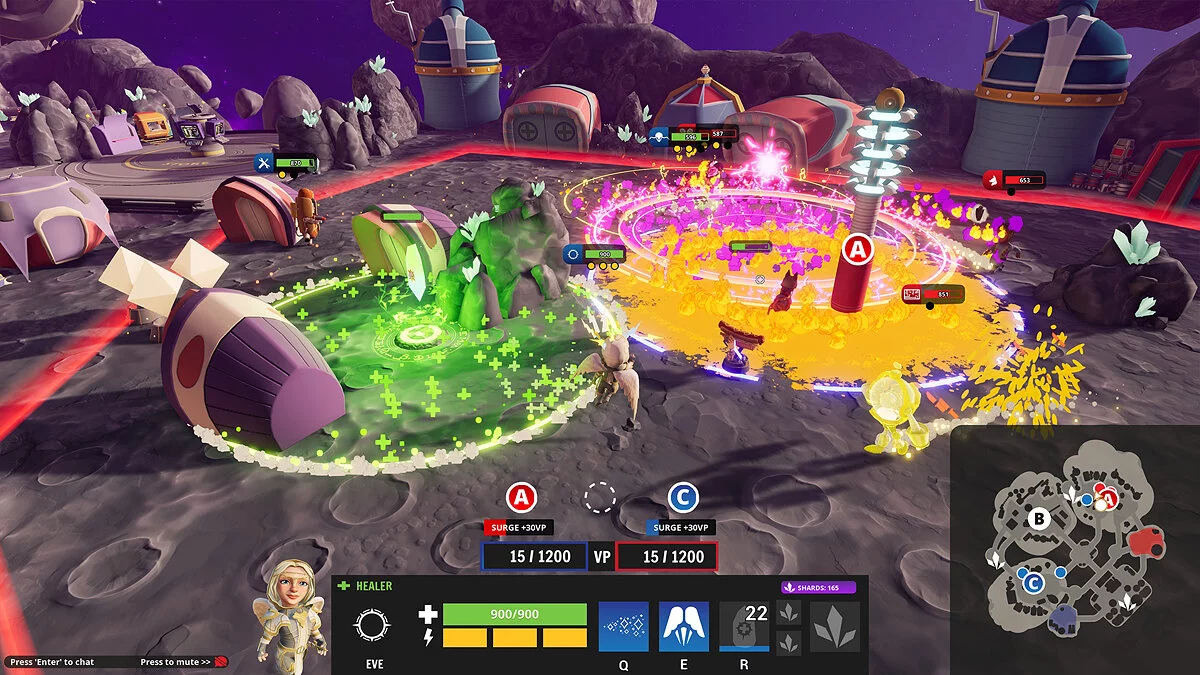Click the EVE ring icon
The width and height of the screenshot is (1200, 675).
[371, 627]
